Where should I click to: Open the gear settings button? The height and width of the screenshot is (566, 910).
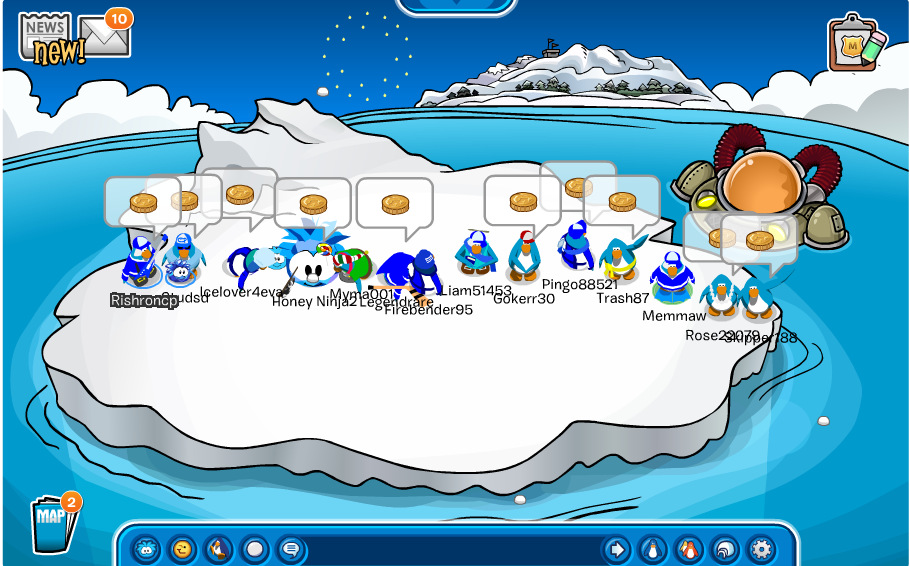tap(761, 549)
